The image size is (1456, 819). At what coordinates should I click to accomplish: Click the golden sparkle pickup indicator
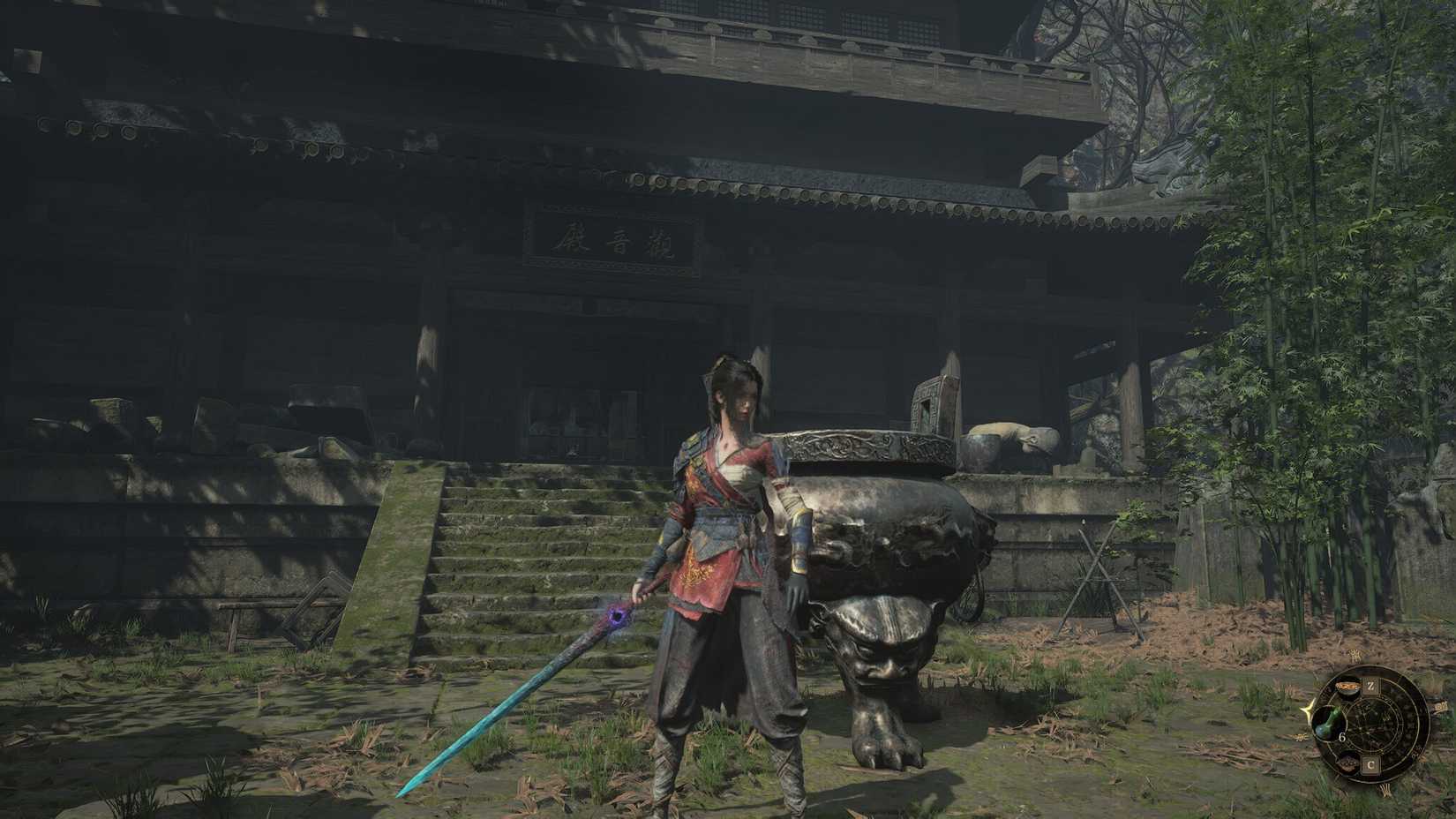pos(1307,711)
